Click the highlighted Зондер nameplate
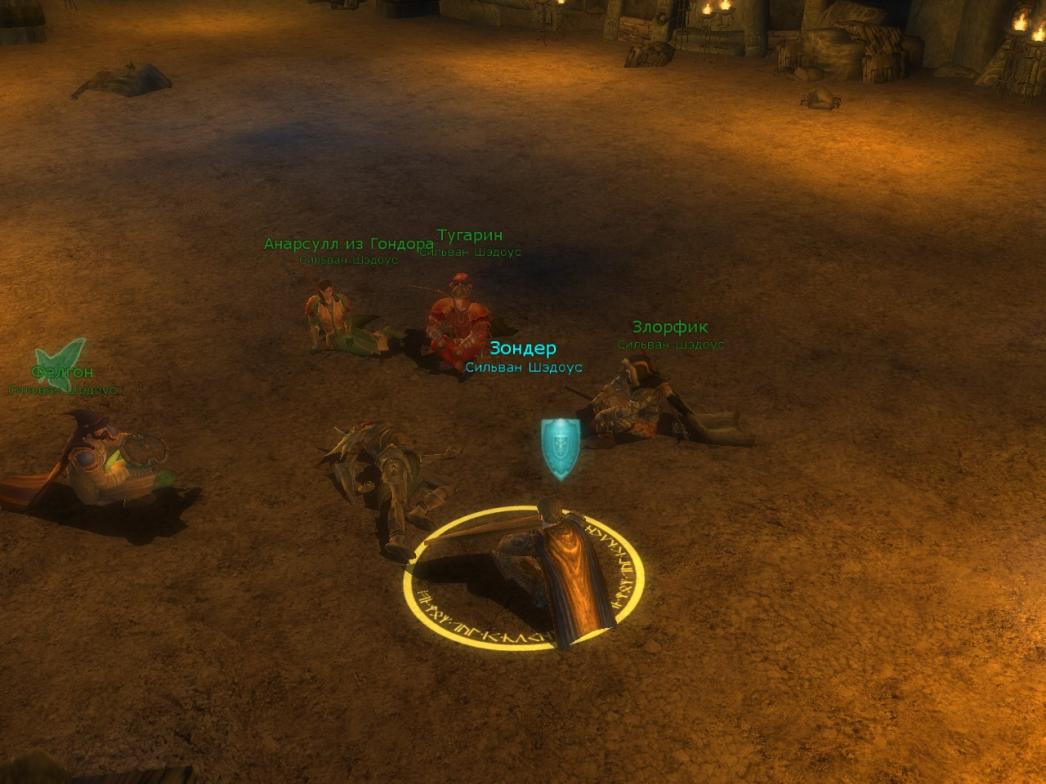This screenshot has height=784, width=1046. pos(522,349)
